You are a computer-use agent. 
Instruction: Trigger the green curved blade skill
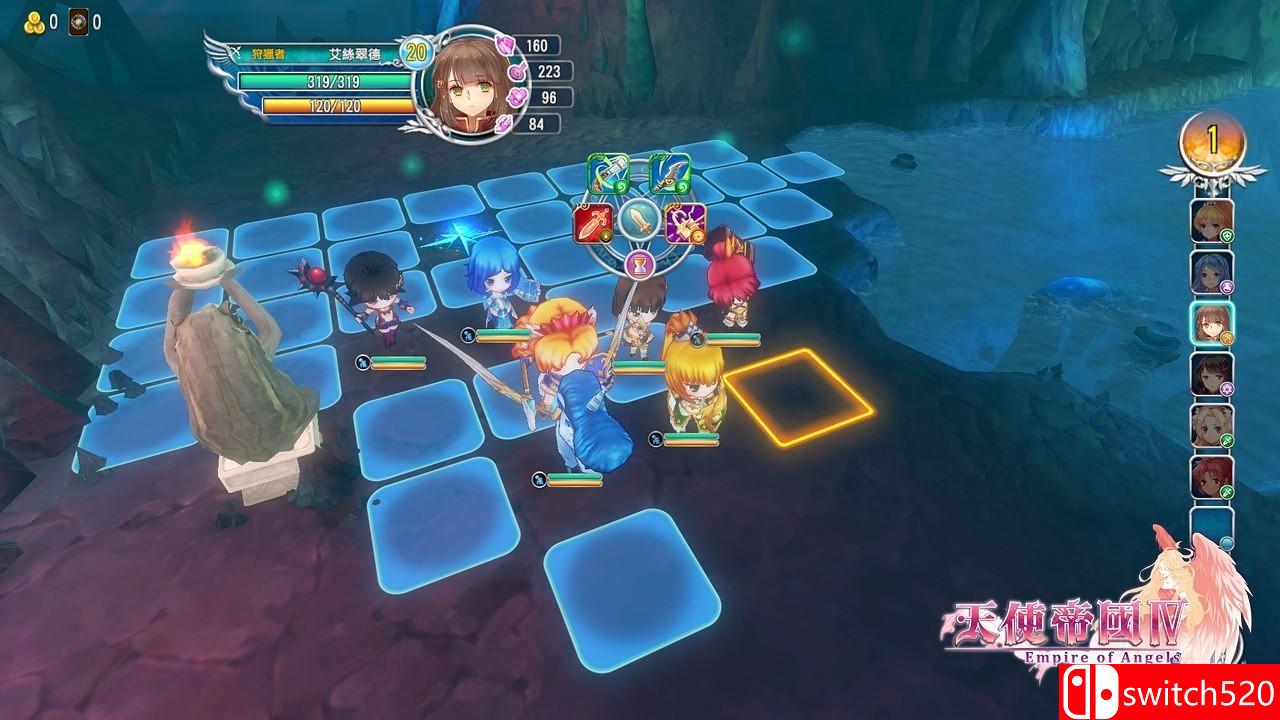(668, 174)
